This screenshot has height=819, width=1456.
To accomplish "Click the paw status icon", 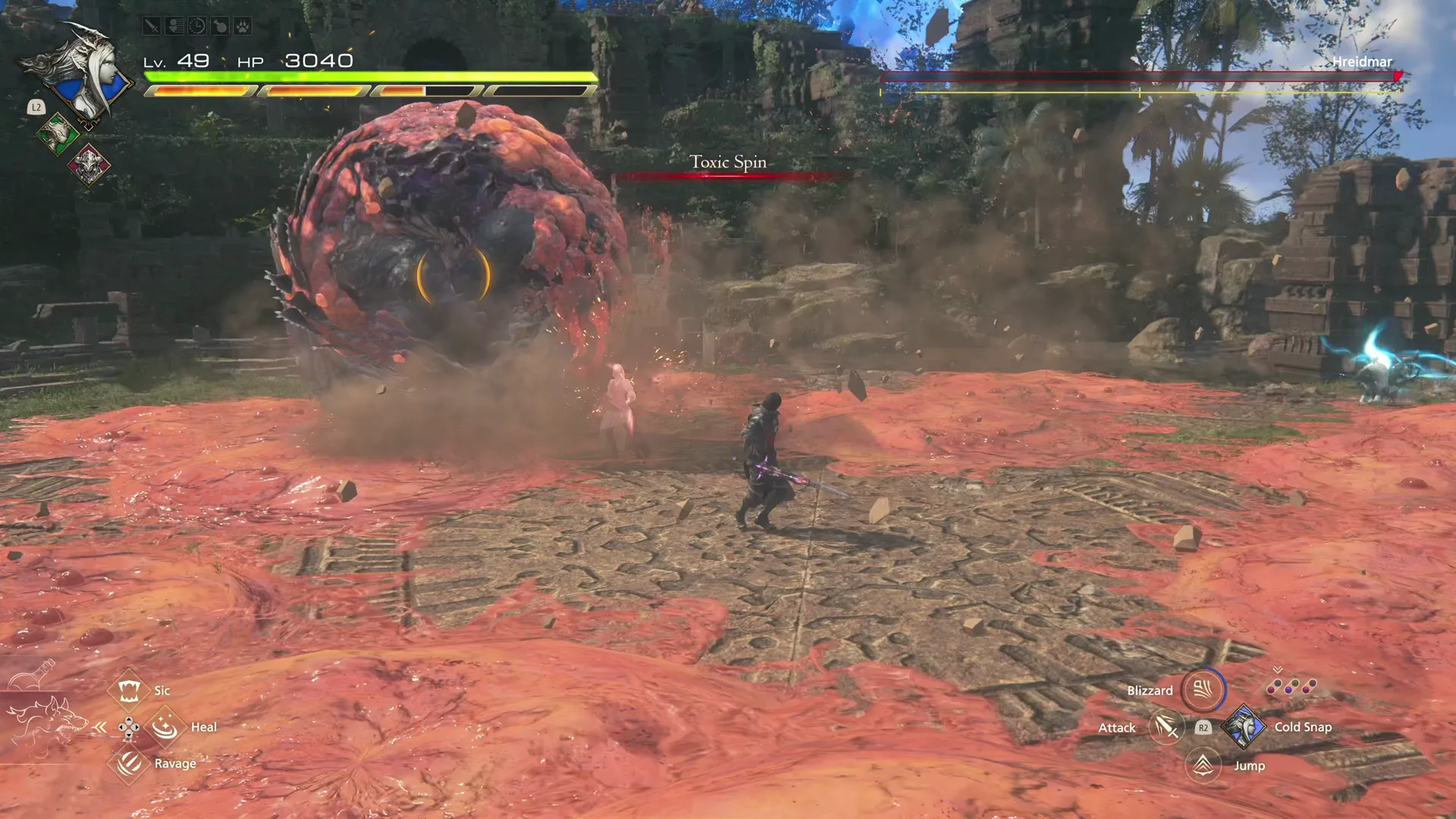I will tap(243, 26).
